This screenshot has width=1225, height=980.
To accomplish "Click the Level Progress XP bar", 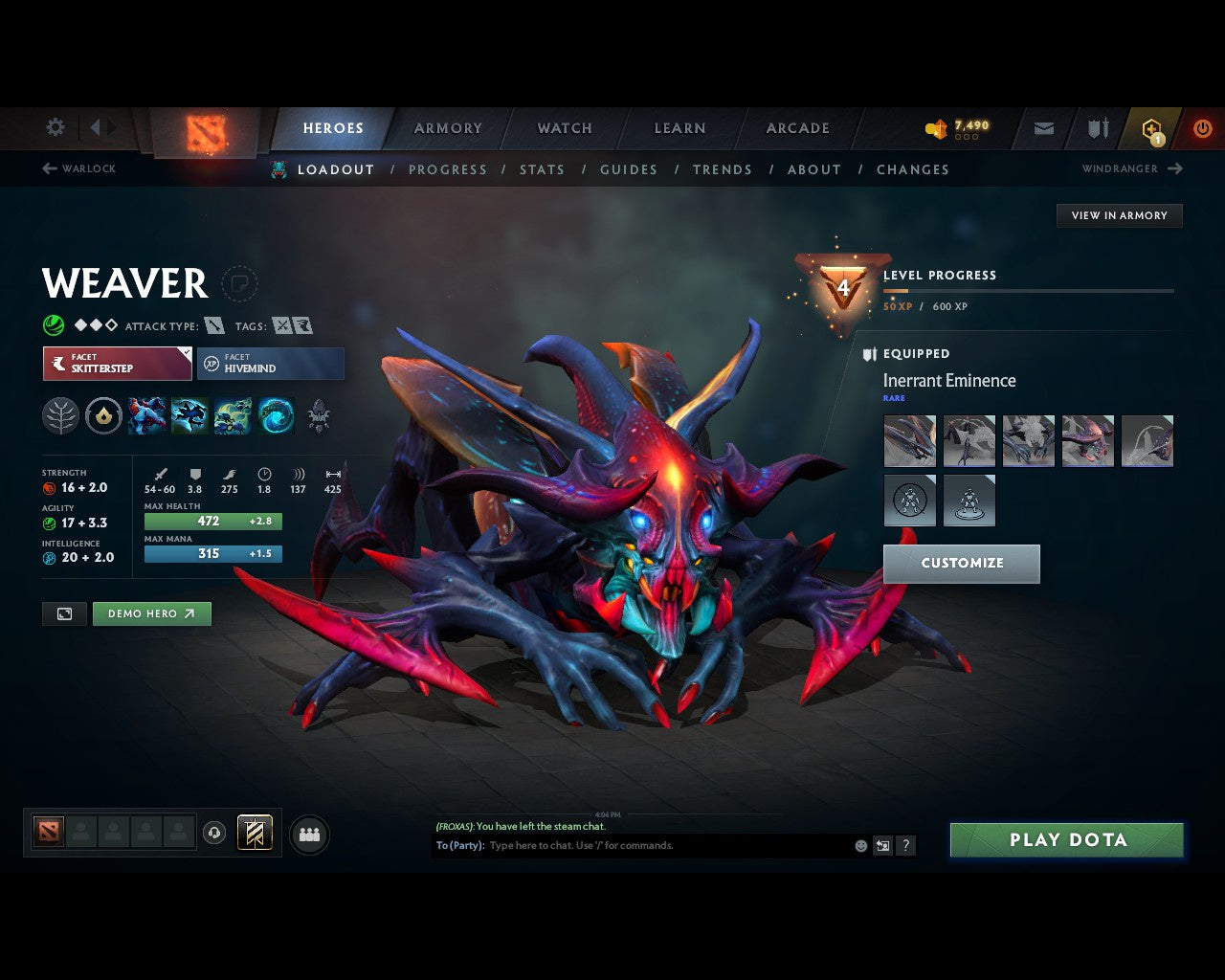I will coord(1029,291).
